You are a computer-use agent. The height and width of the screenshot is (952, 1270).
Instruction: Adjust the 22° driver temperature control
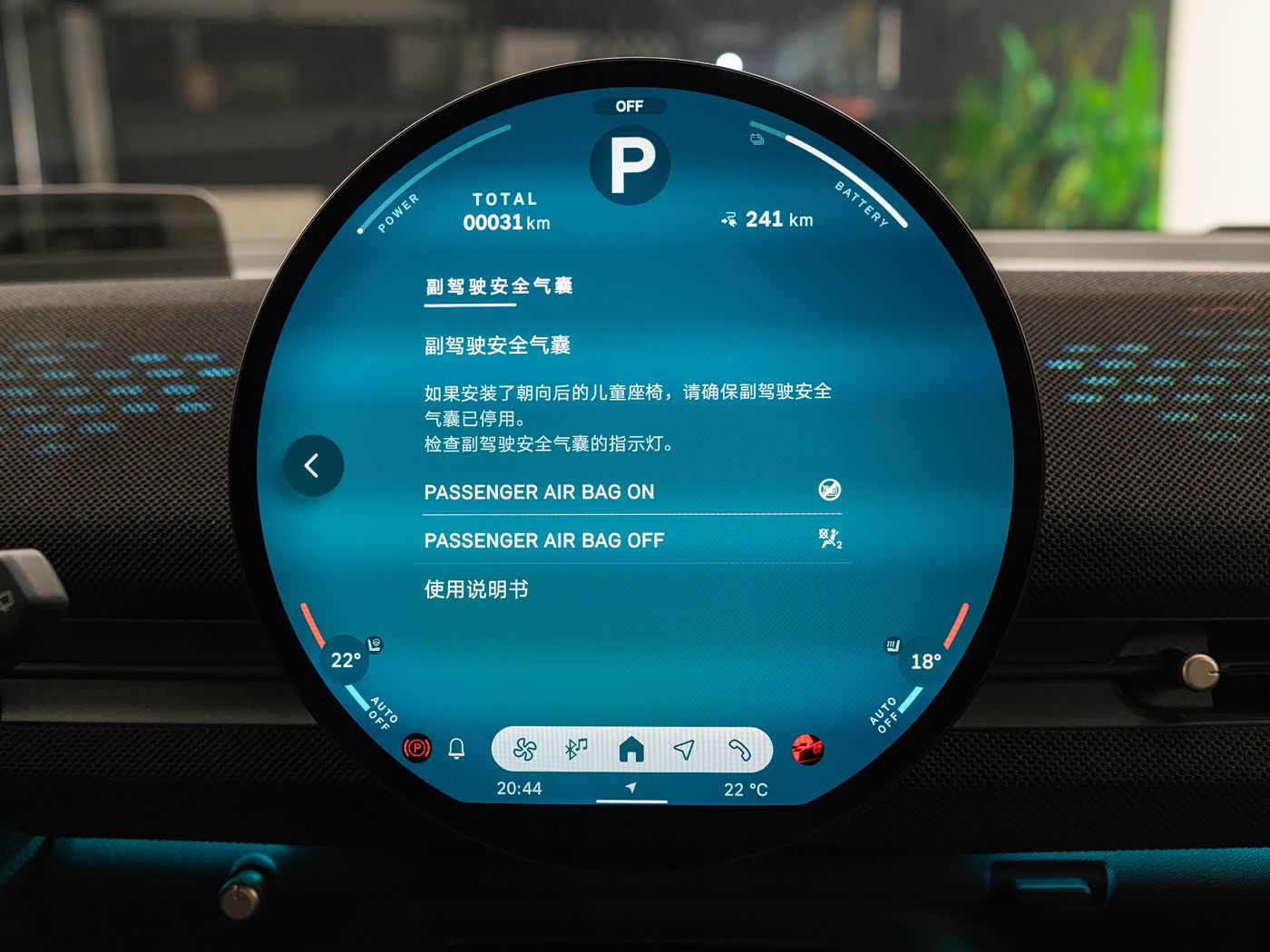click(x=346, y=660)
